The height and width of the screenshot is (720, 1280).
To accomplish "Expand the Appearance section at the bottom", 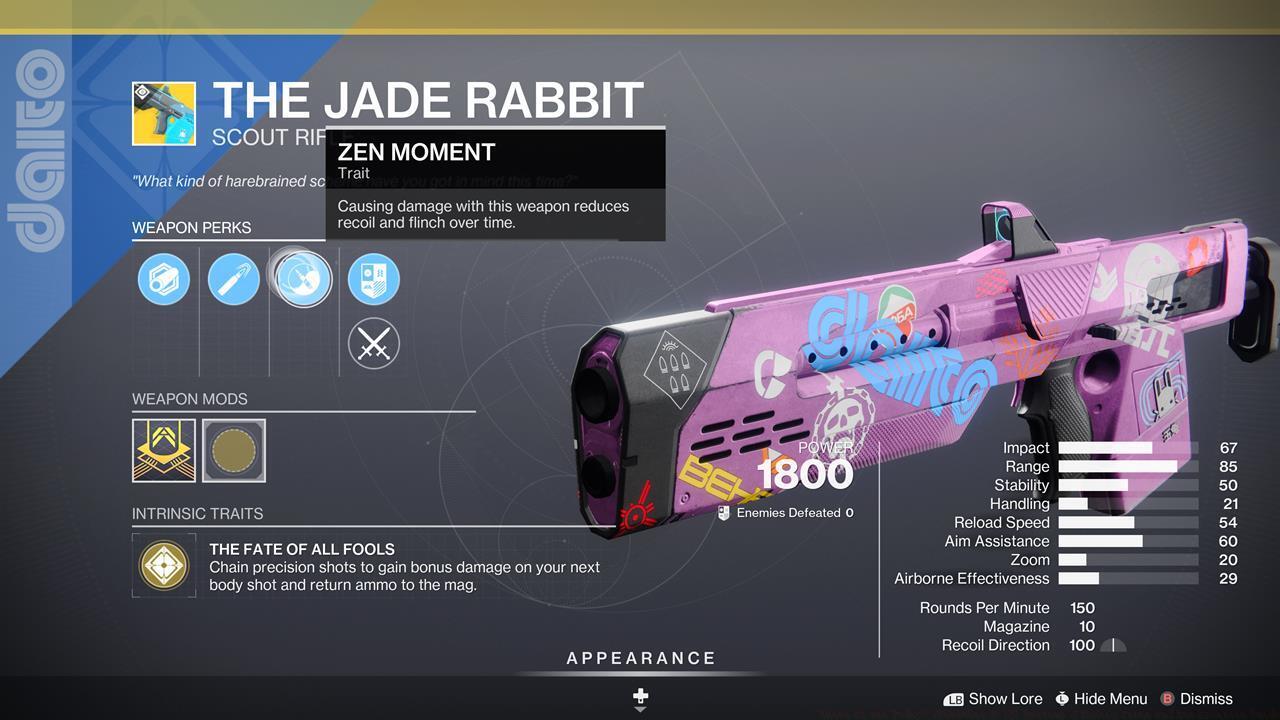I will pos(640,658).
